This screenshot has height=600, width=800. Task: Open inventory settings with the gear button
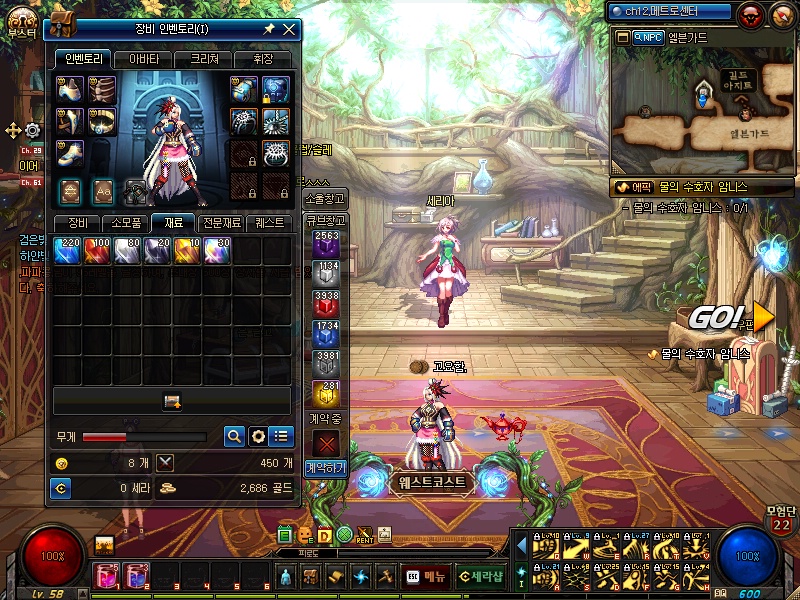[258, 436]
